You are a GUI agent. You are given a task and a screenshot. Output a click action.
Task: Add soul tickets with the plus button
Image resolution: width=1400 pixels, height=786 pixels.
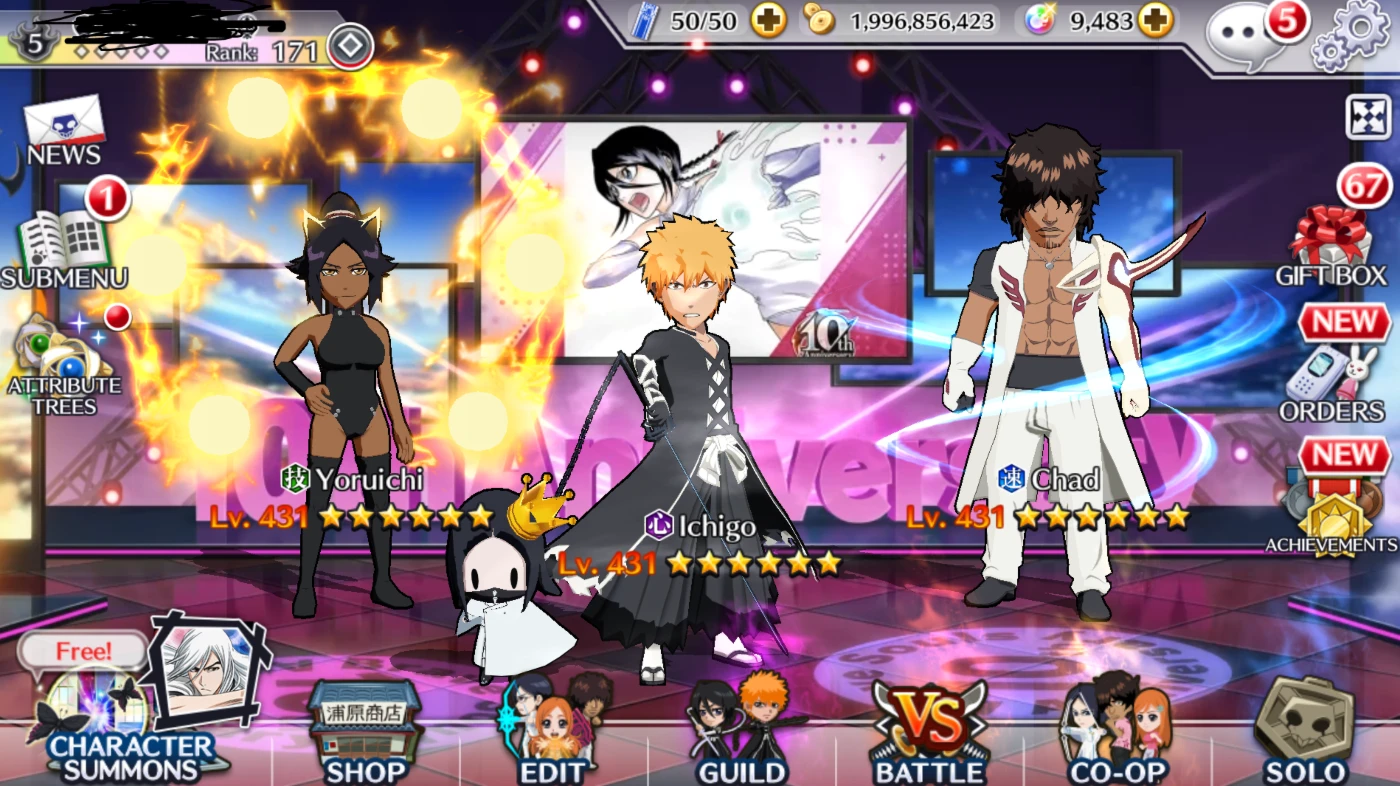pyautogui.click(x=768, y=20)
